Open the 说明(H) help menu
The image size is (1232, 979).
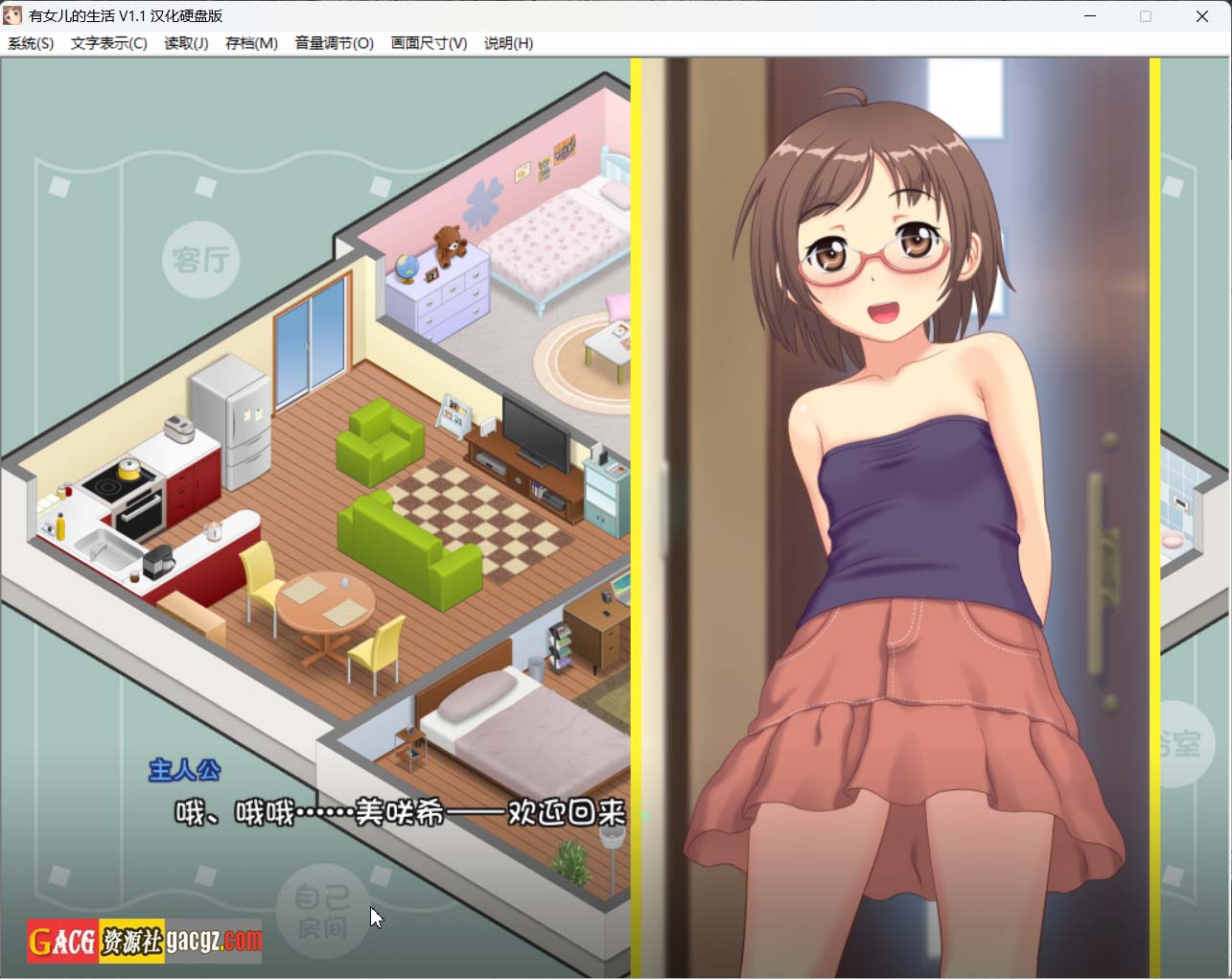[x=508, y=43]
